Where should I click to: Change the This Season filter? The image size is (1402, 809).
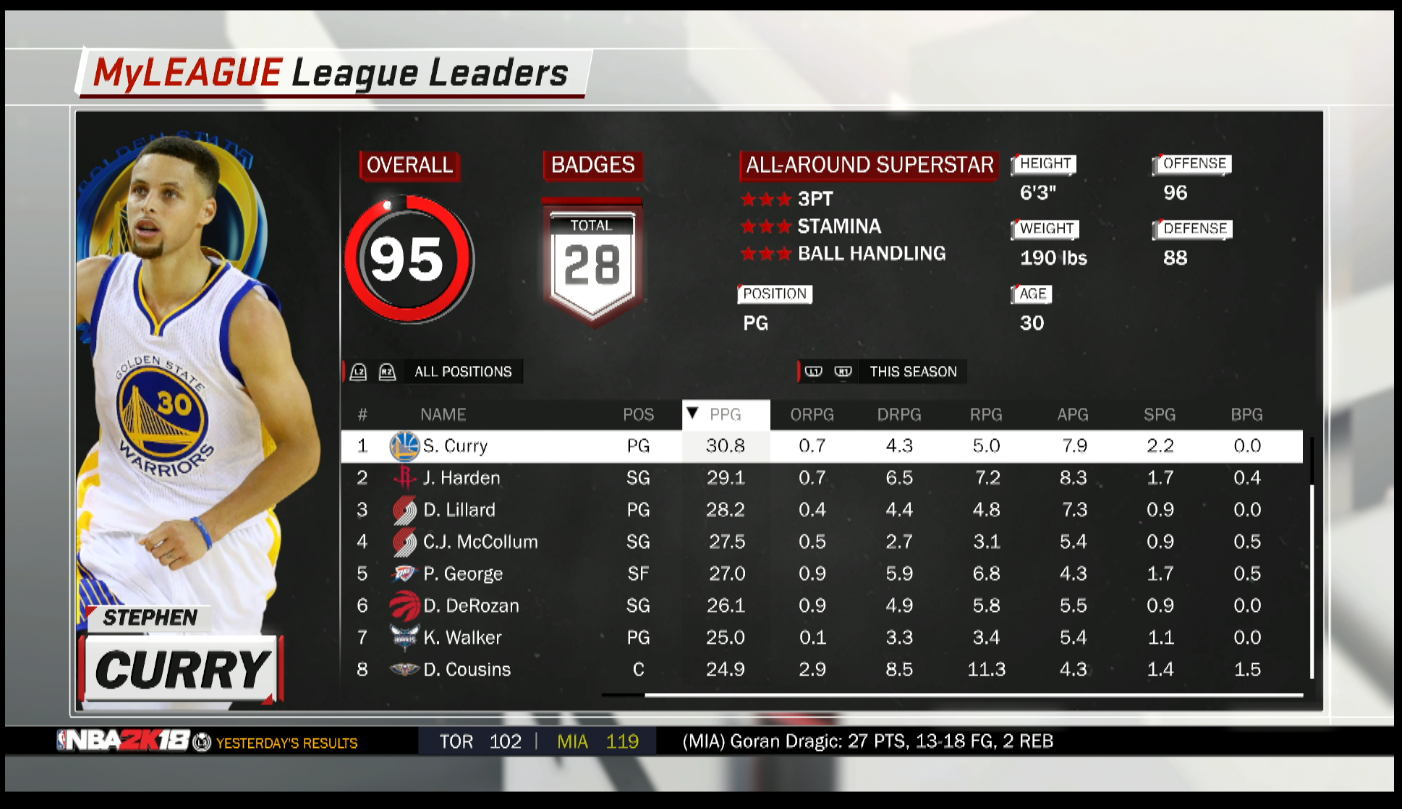(x=912, y=372)
